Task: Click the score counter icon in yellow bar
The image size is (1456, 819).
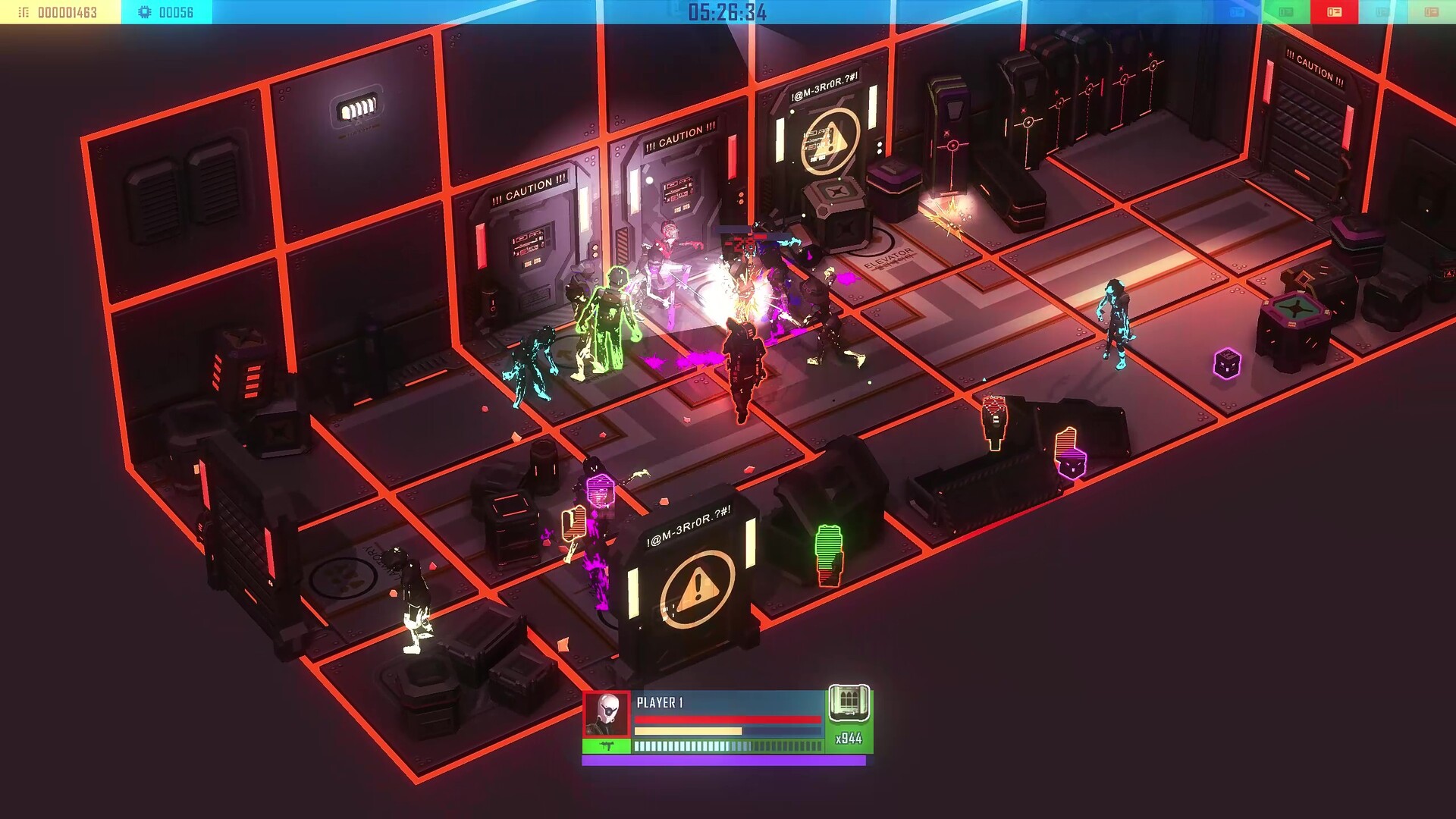Action: pyautogui.click(x=23, y=11)
